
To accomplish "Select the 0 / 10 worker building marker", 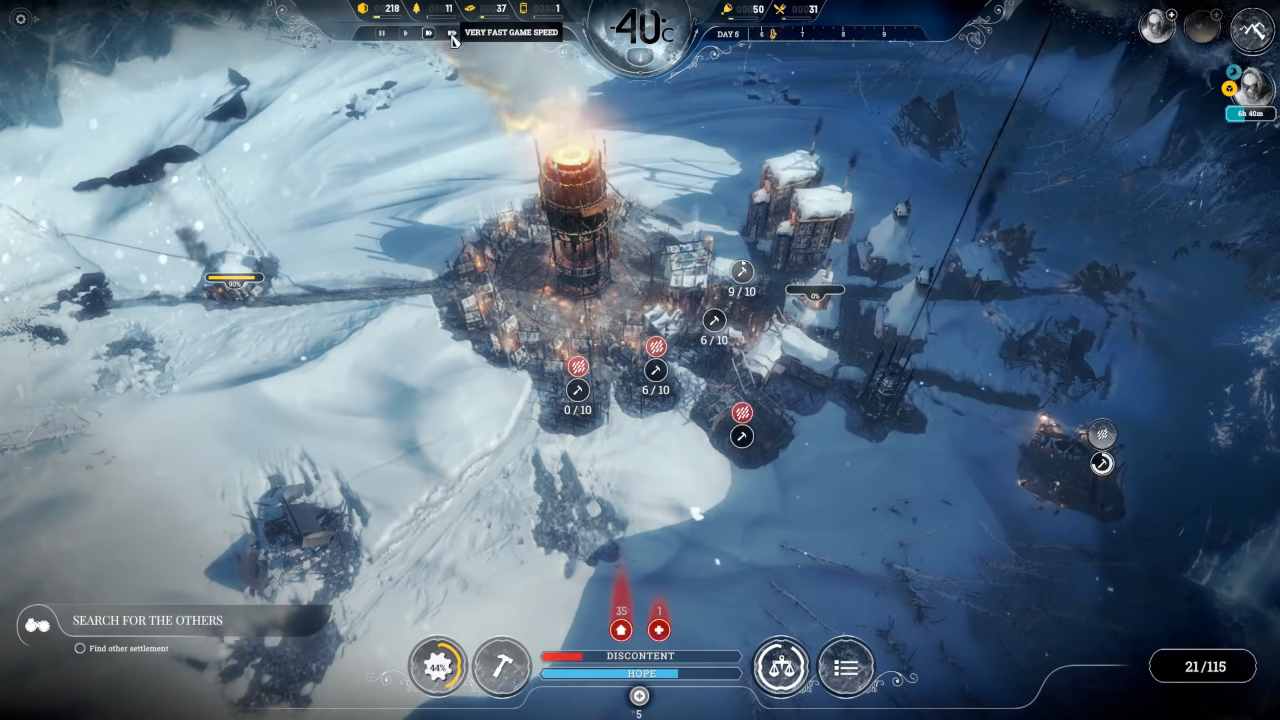I will pyautogui.click(x=577, y=391).
